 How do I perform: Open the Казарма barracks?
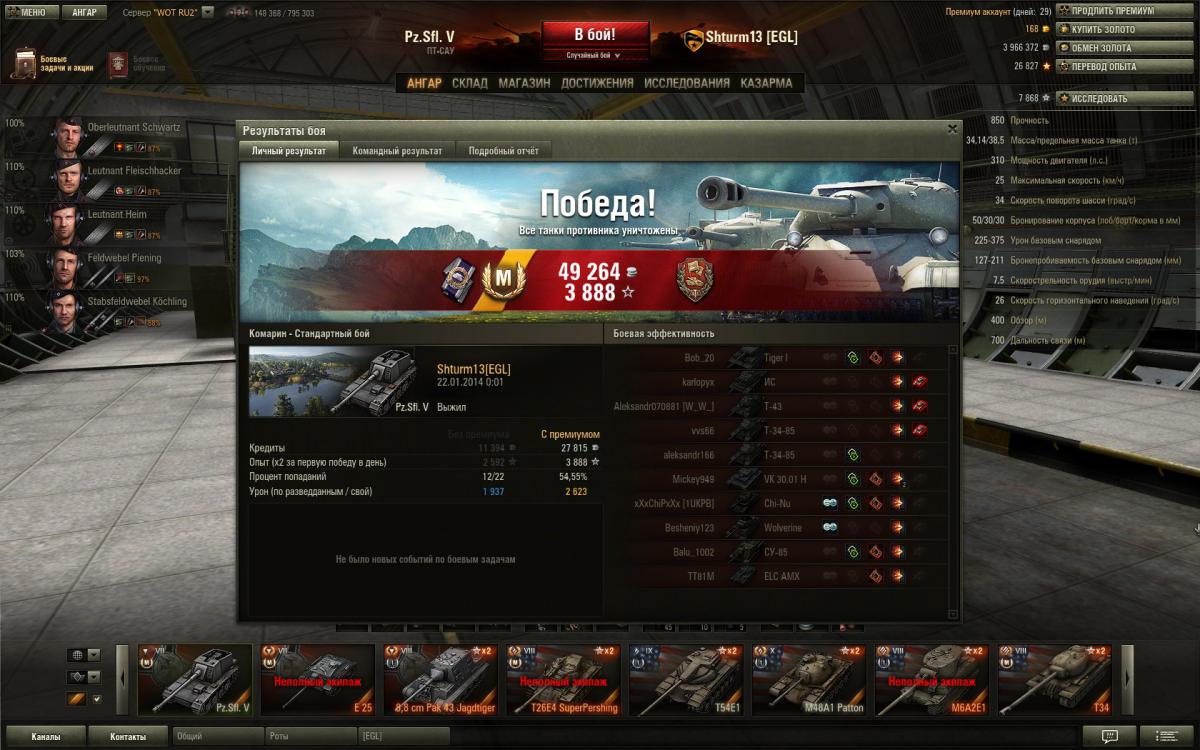766,83
